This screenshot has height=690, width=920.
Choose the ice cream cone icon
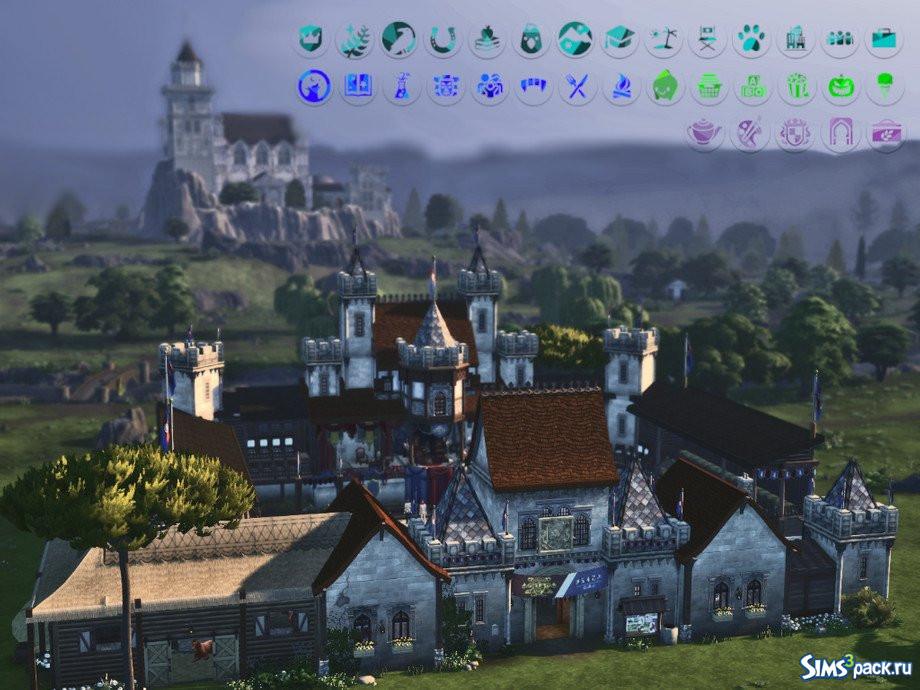pyautogui.click(x=885, y=86)
